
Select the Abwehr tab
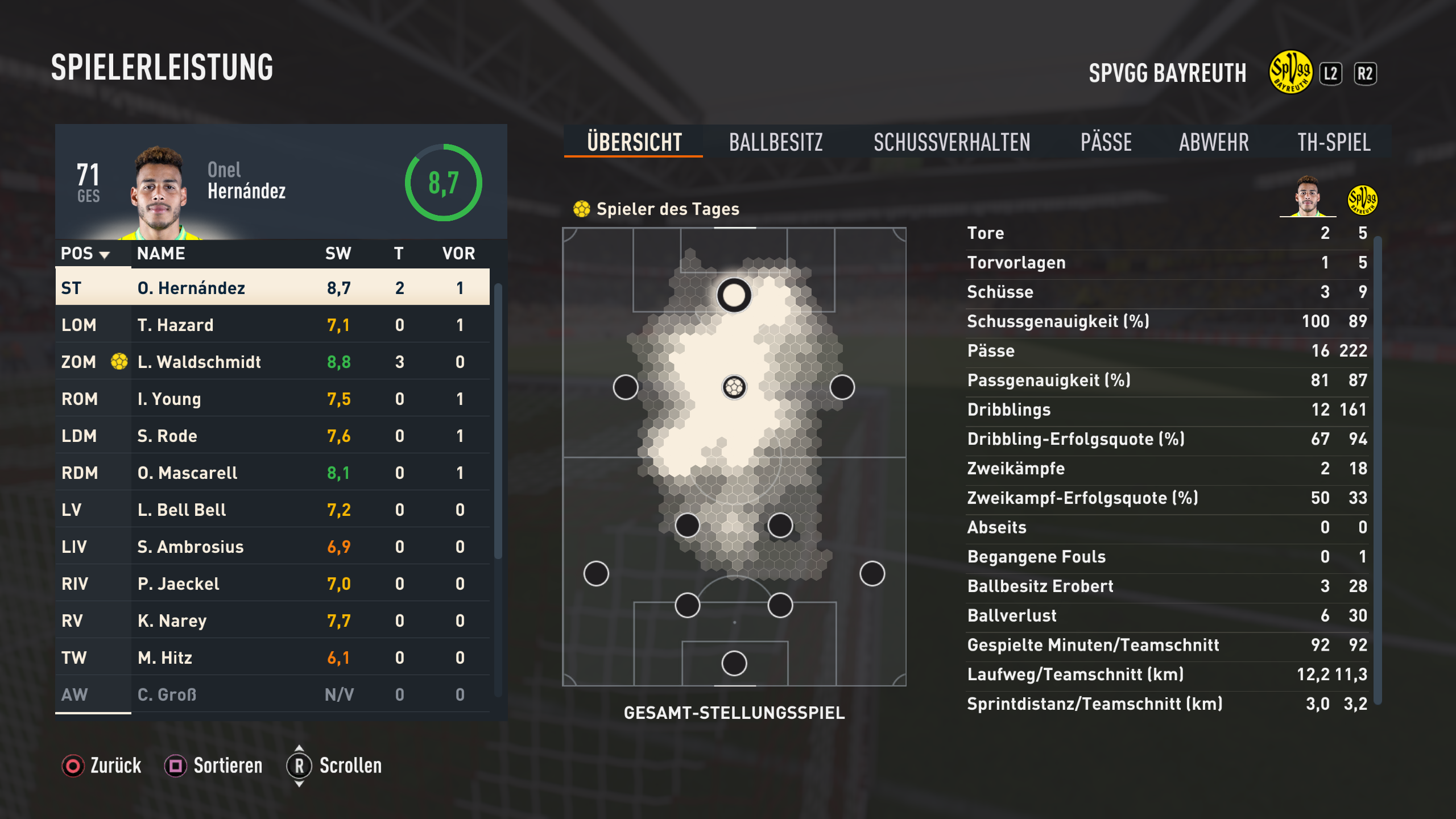[x=1214, y=142]
